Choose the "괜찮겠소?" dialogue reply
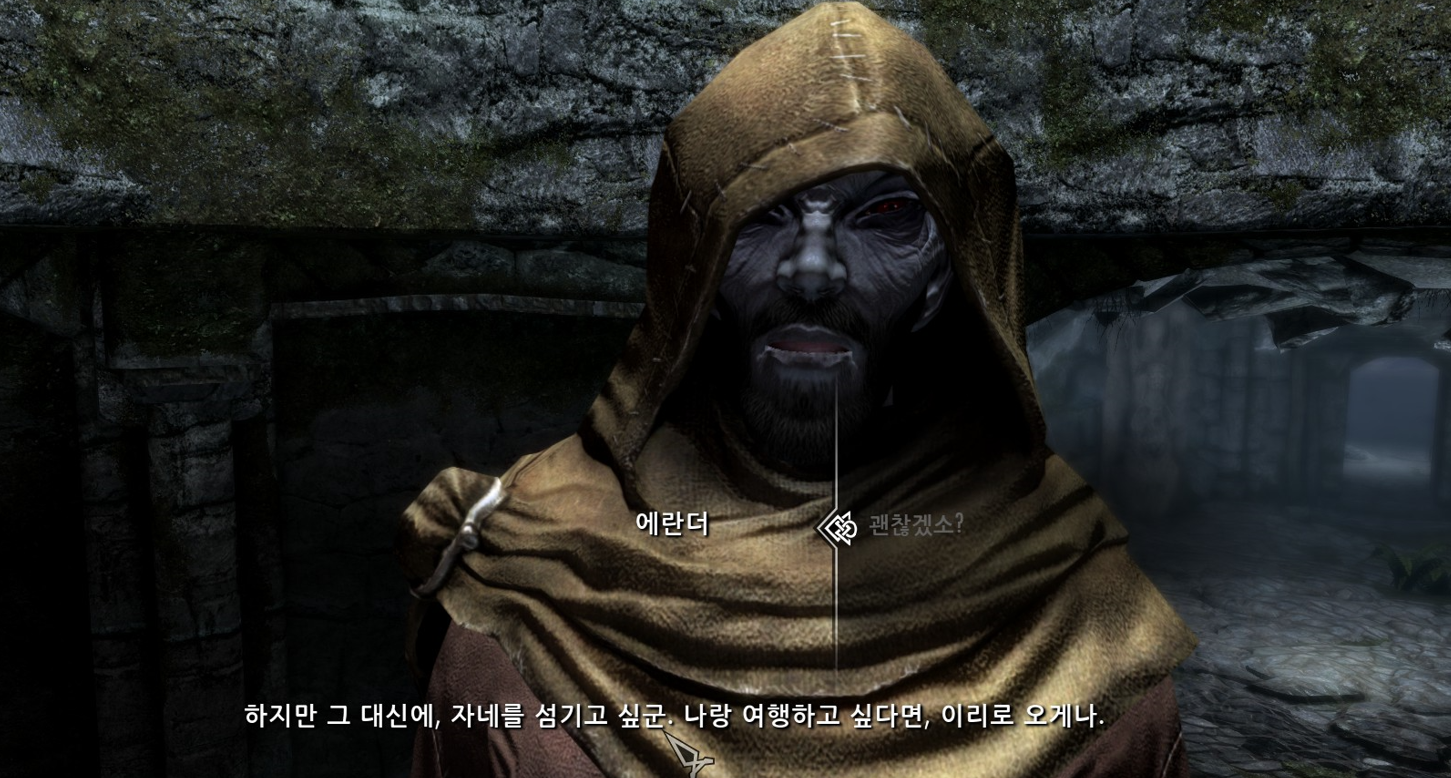Viewport: 1451px width, 778px height. (x=914, y=525)
